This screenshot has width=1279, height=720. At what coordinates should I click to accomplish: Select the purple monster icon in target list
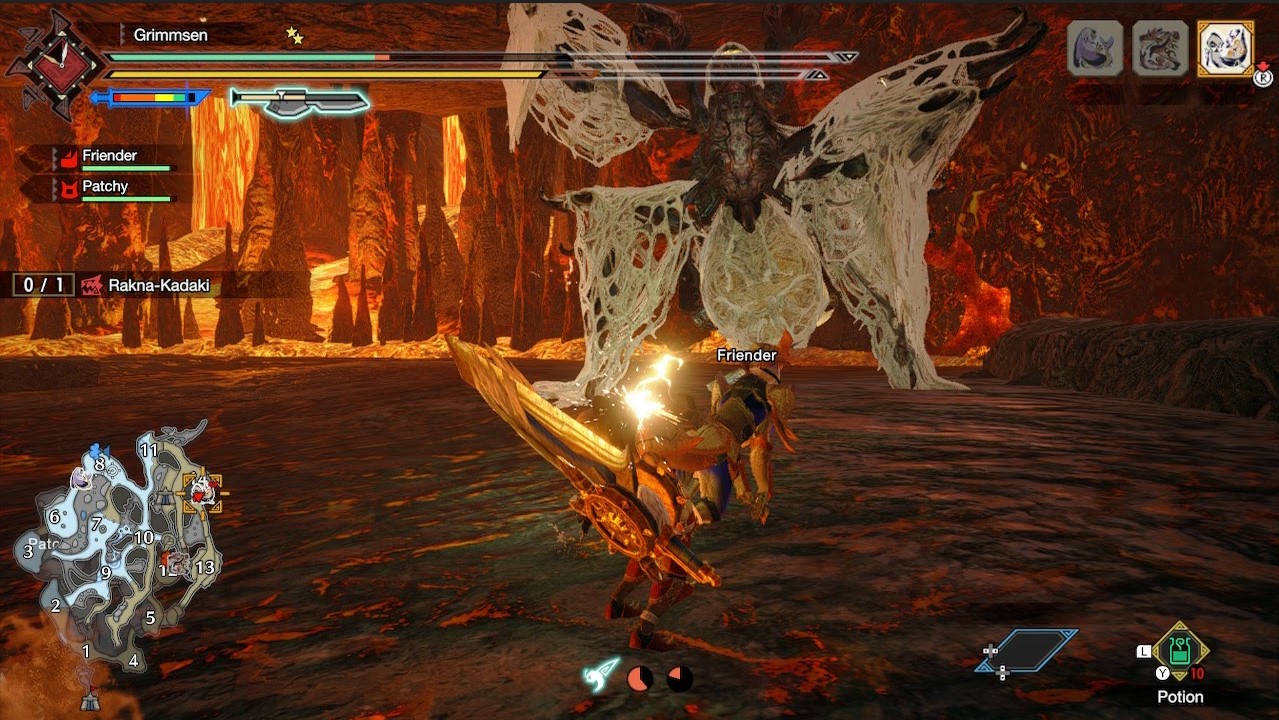pyautogui.click(x=1094, y=48)
